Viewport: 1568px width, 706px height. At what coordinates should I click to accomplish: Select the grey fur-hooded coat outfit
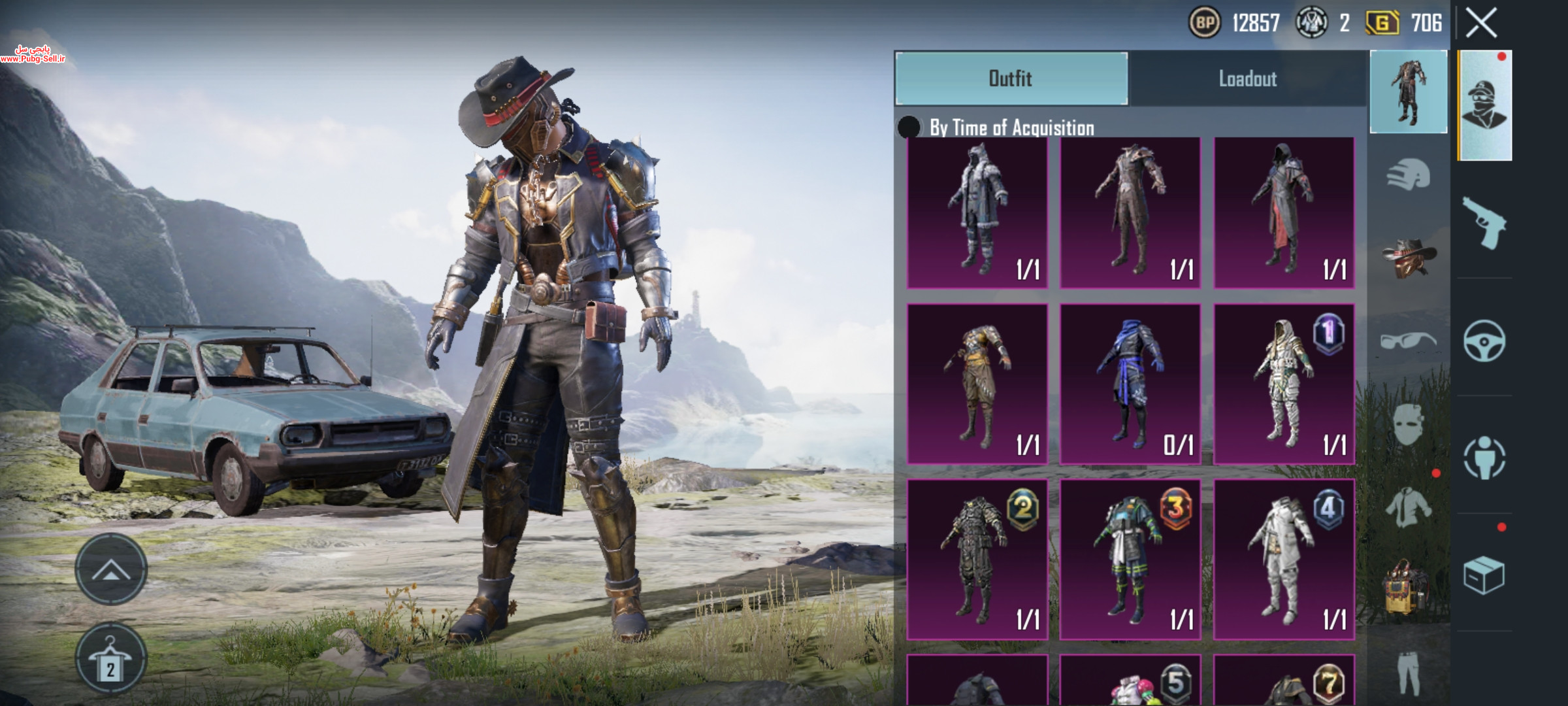coord(977,212)
